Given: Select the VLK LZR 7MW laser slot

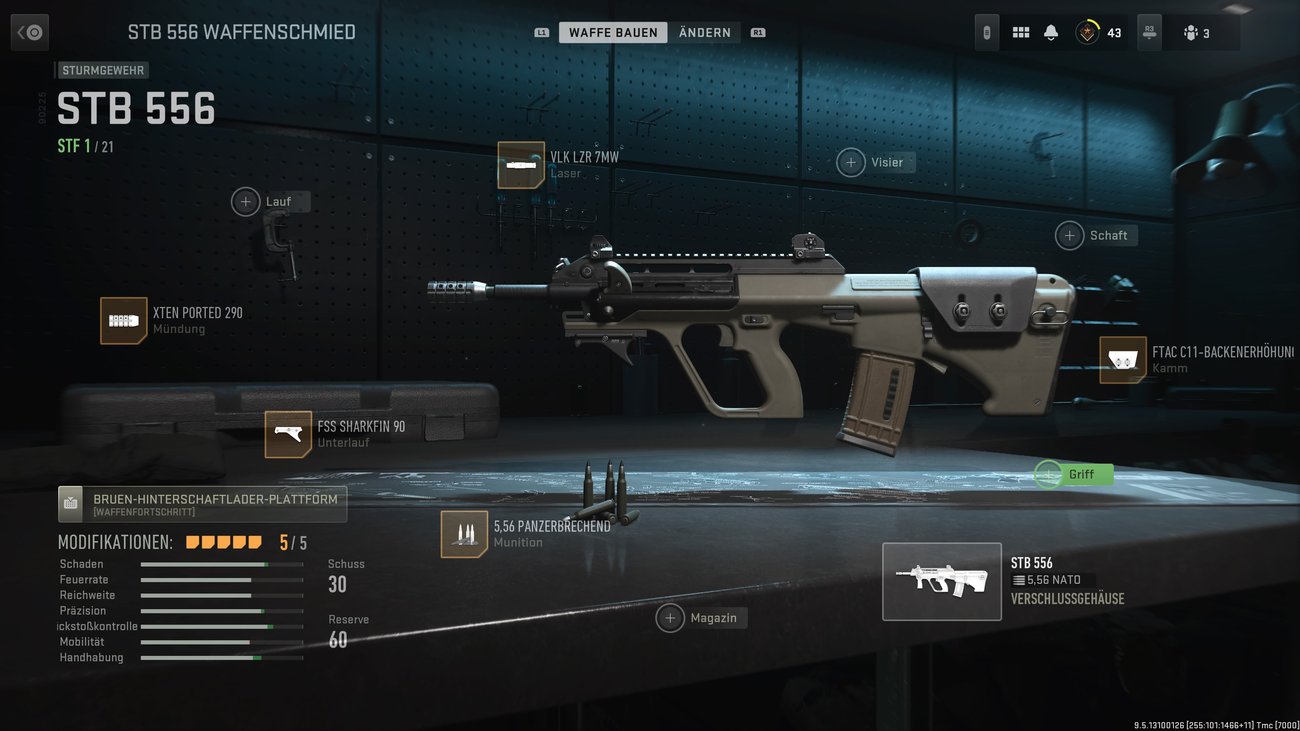Looking at the screenshot, I should pyautogui.click(x=521, y=165).
